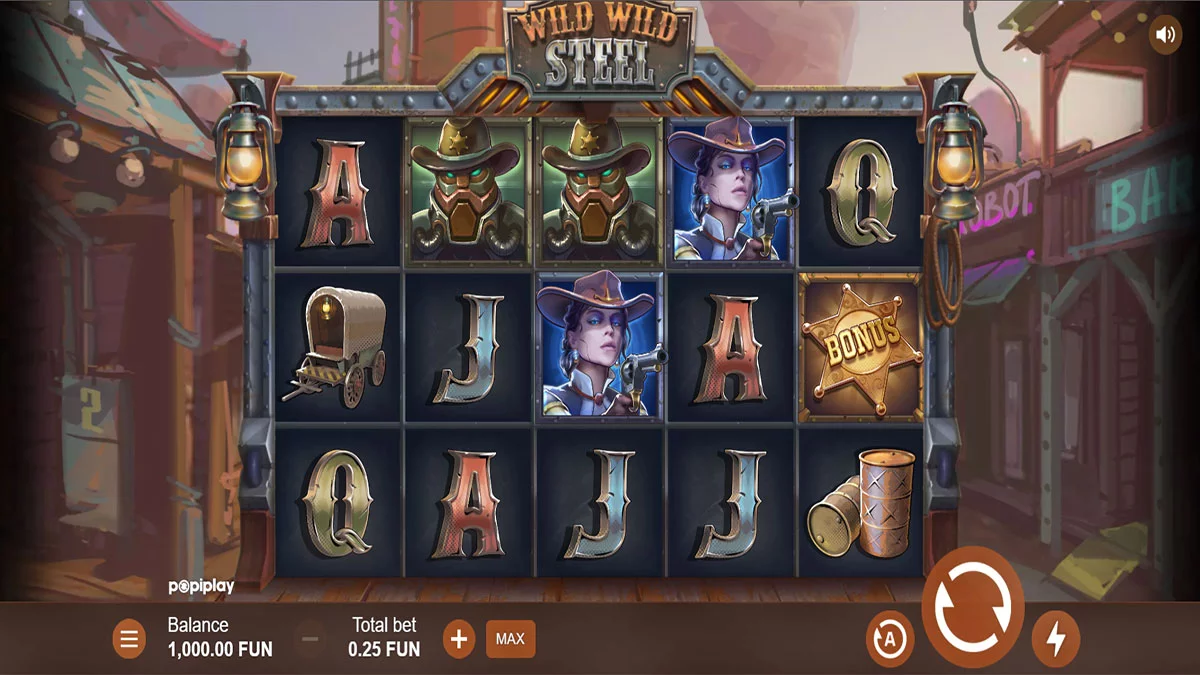This screenshot has width=1200, height=675.
Task: Open the autoplay settings
Action: click(x=889, y=638)
